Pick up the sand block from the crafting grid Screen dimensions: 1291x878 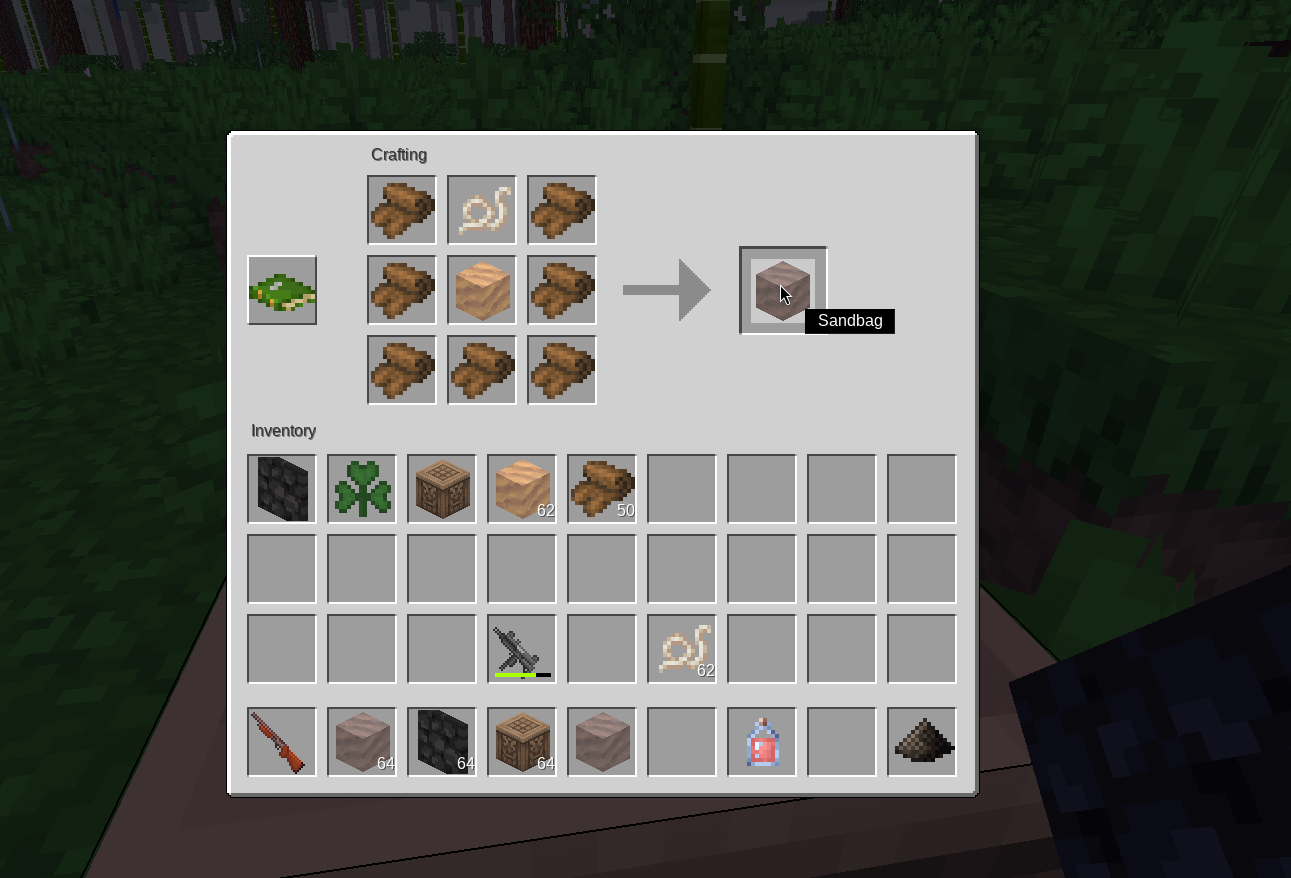tap(482, 290)
